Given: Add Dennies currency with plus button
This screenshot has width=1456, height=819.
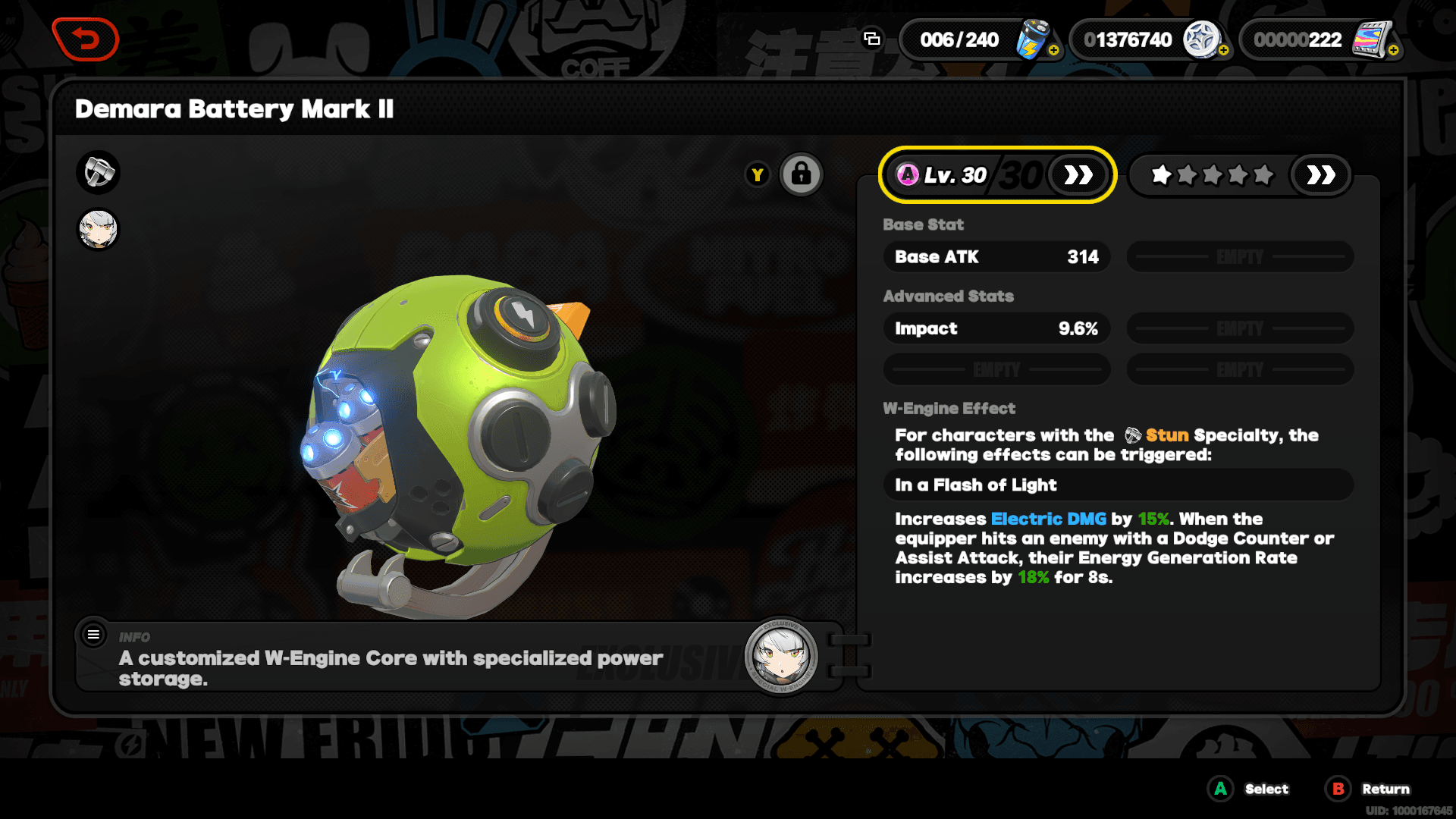Looking at the screenshot, I should 1223,50.
